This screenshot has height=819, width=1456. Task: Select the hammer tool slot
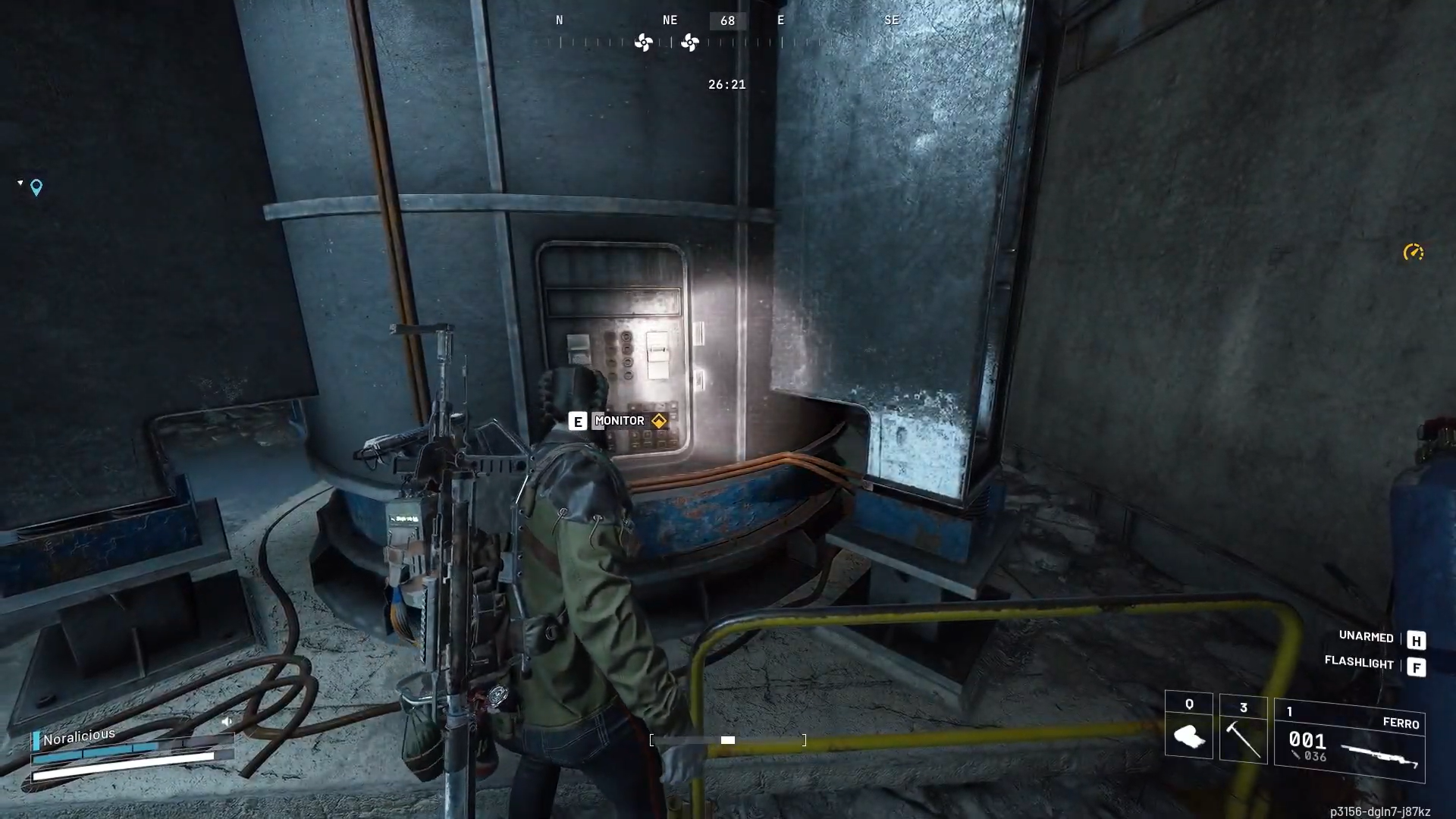pos(1243,730)
